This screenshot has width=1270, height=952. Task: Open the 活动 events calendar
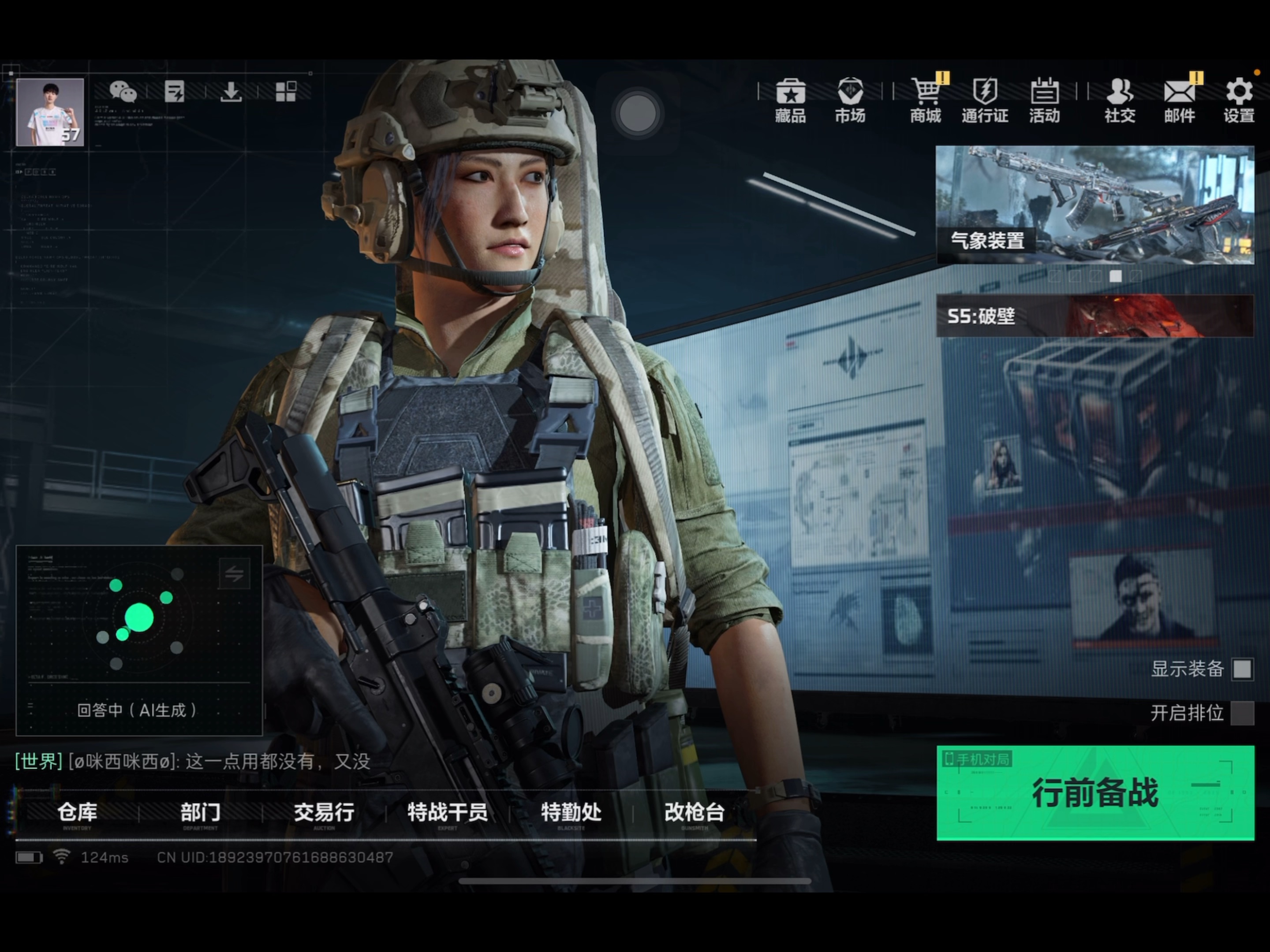1044,100
